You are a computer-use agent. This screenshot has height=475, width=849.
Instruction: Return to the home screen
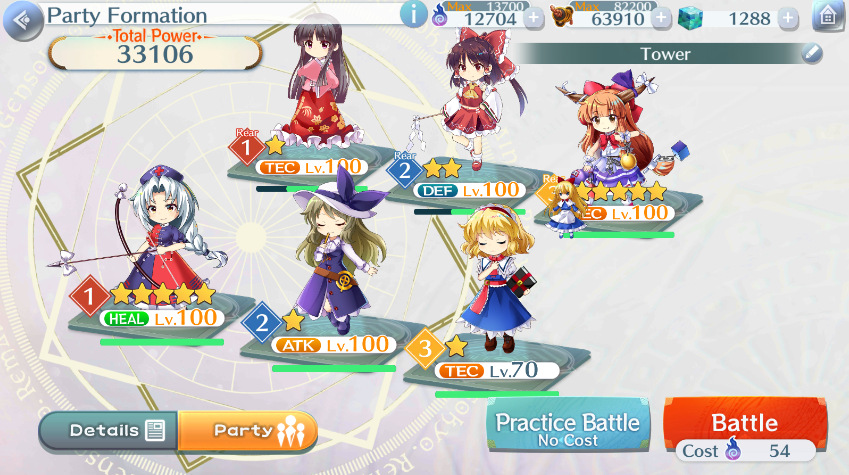tap(827, 16)
